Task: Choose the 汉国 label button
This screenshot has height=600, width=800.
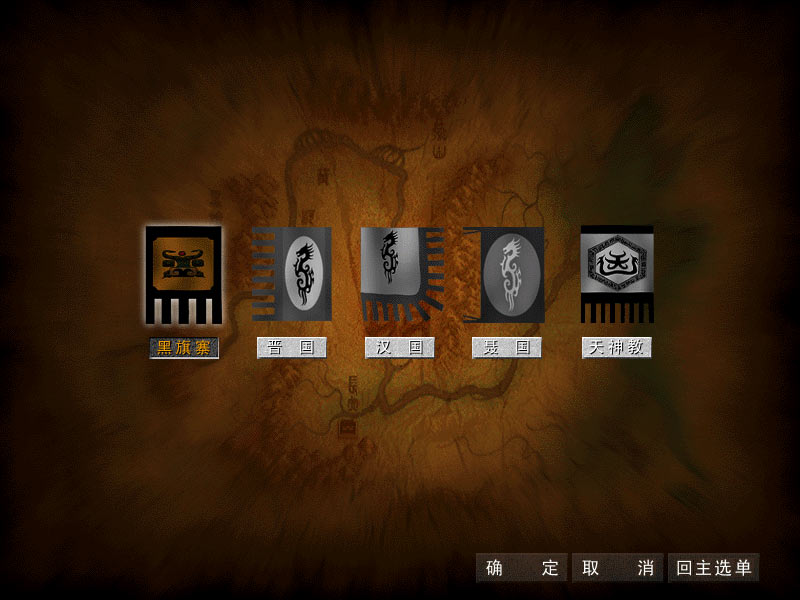Action: (x=399, y=348)
